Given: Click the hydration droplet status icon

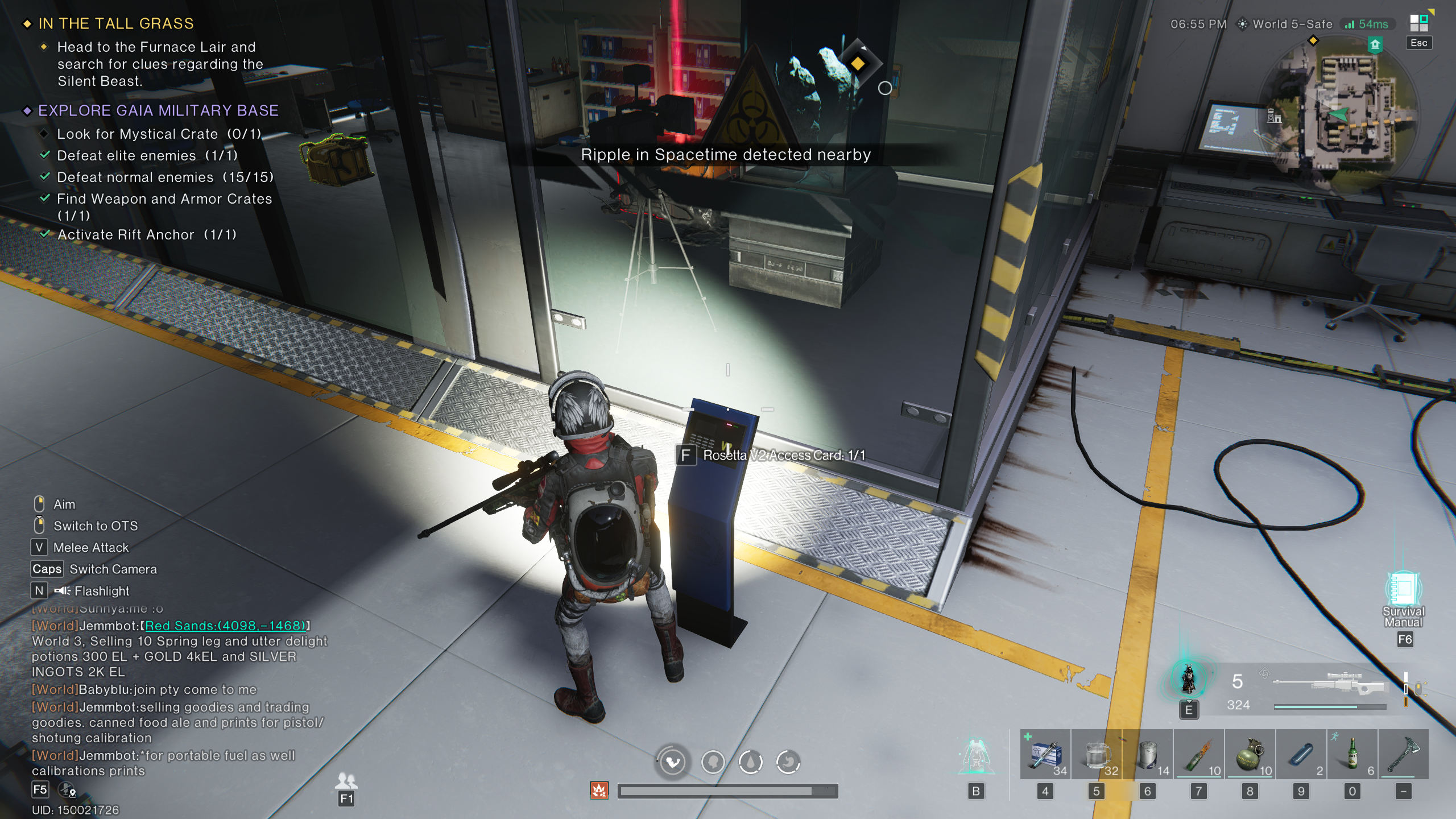Looking at the screenshot, I should 751,762.
